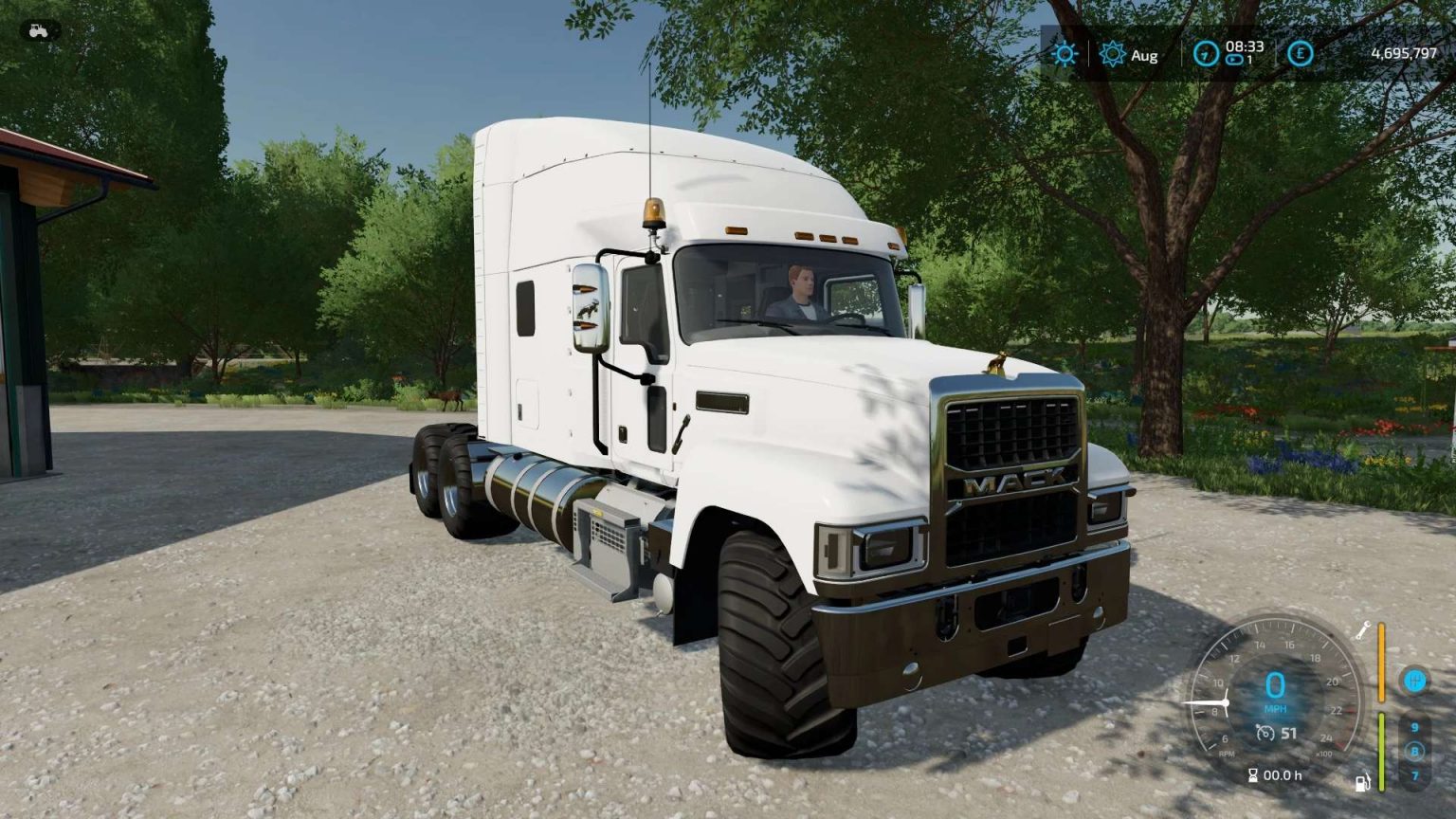Click the current weather sun icon
This screenshot has height=819, width=1456.
coord(1065,54)
